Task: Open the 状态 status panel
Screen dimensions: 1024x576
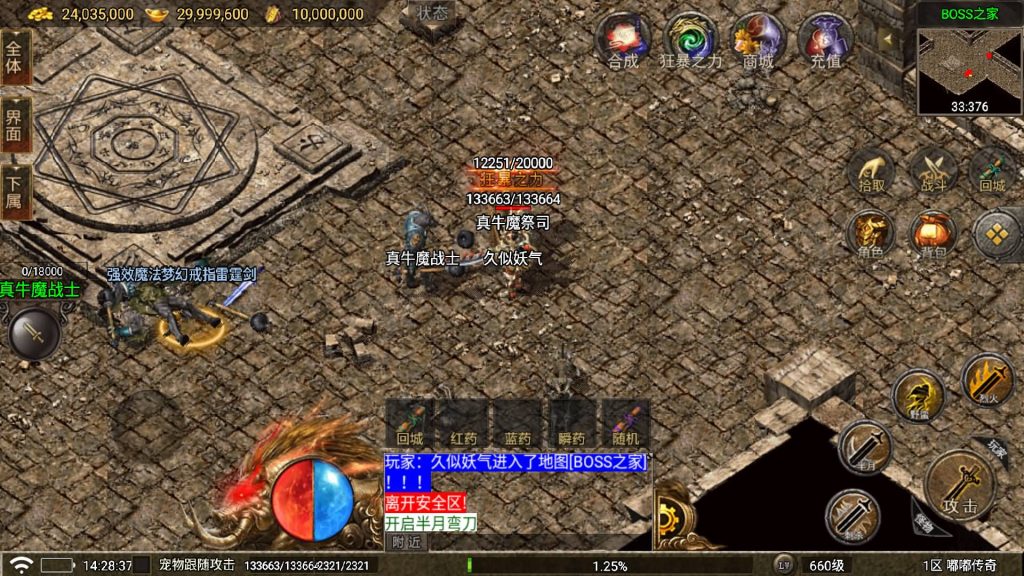Action: pyautogui.click(x=433, y=14)
